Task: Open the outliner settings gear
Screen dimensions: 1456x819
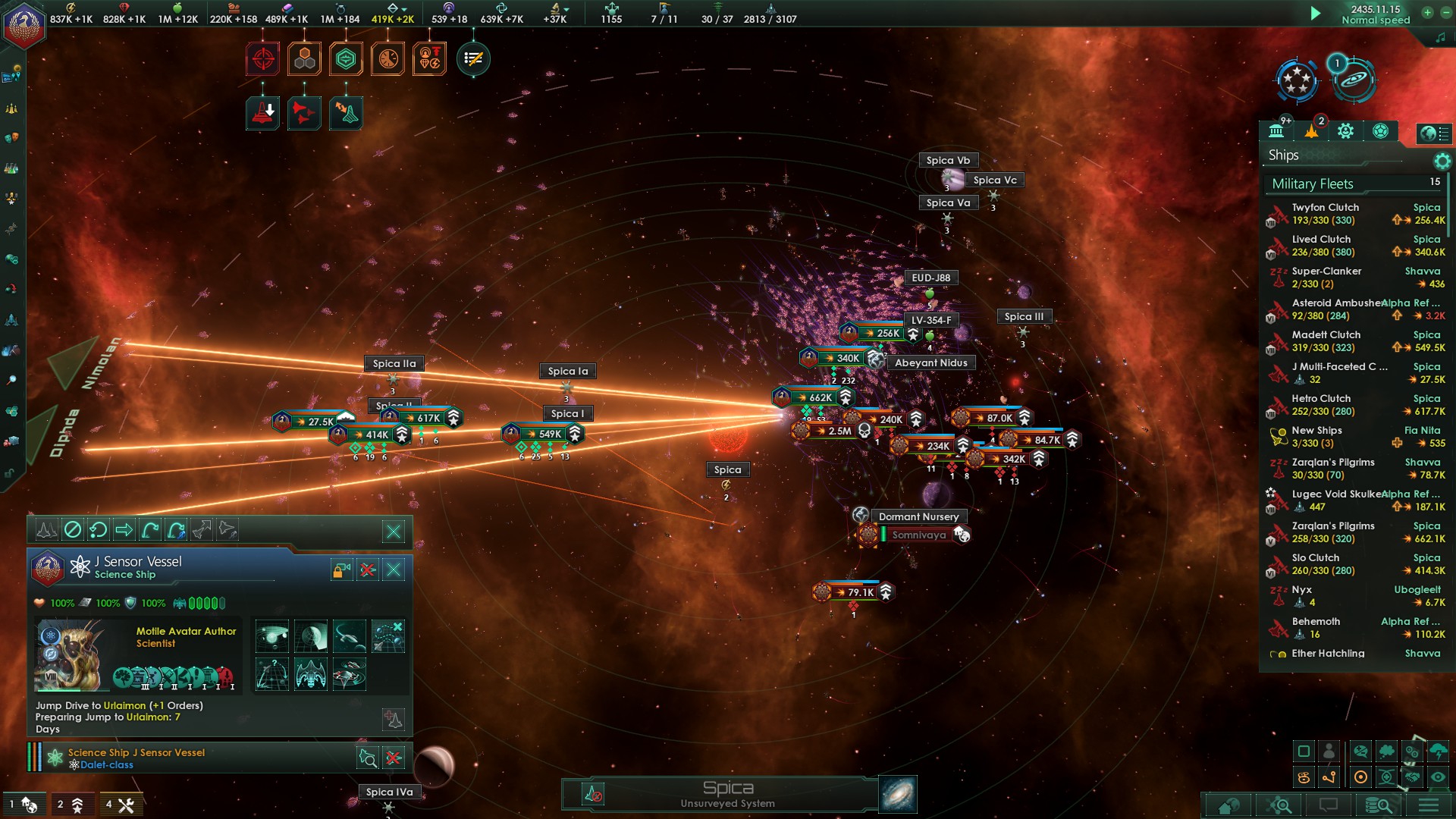Action: click(x=1442, y=161)
